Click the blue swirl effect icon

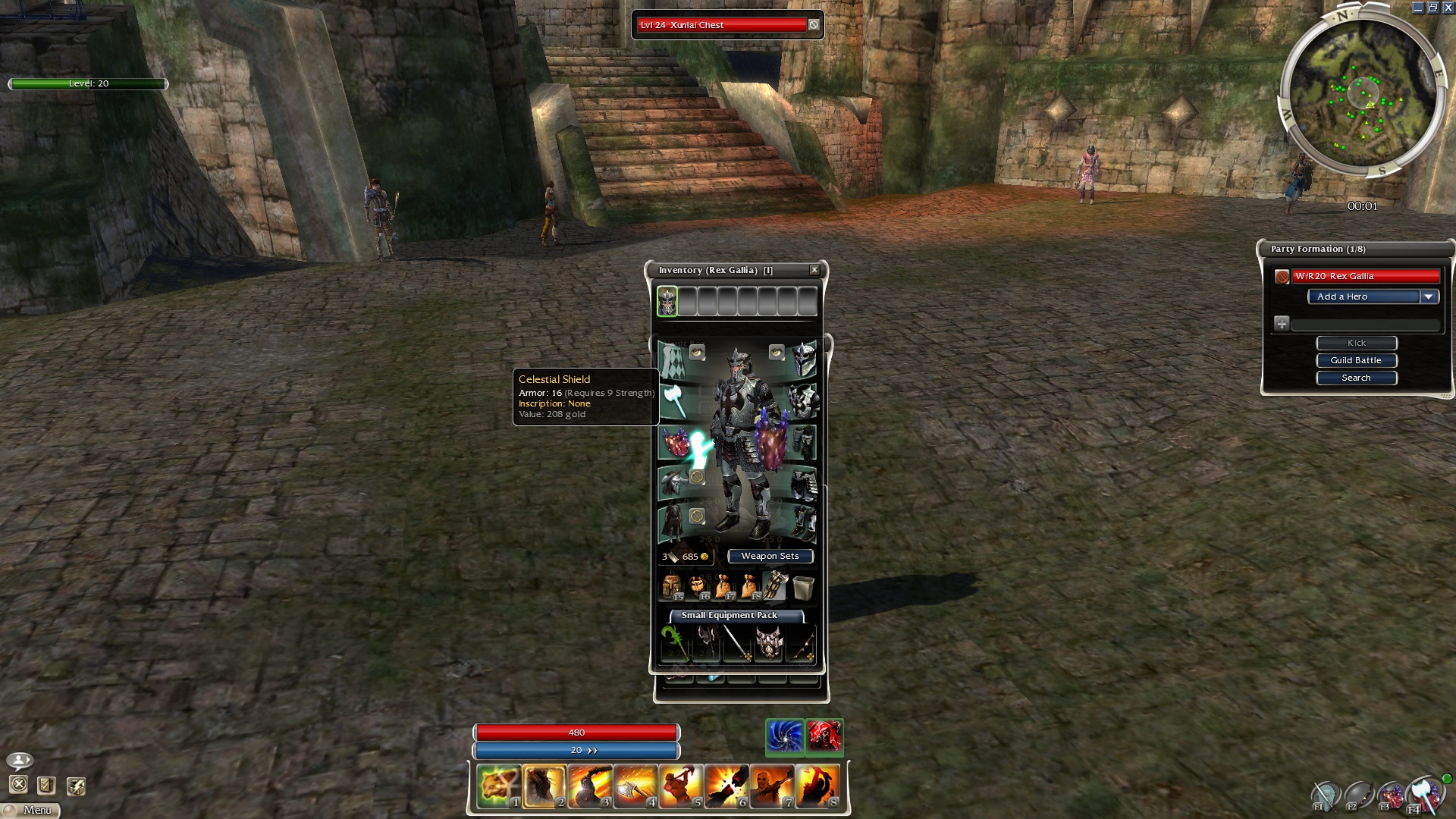click(x=784, y=736)
